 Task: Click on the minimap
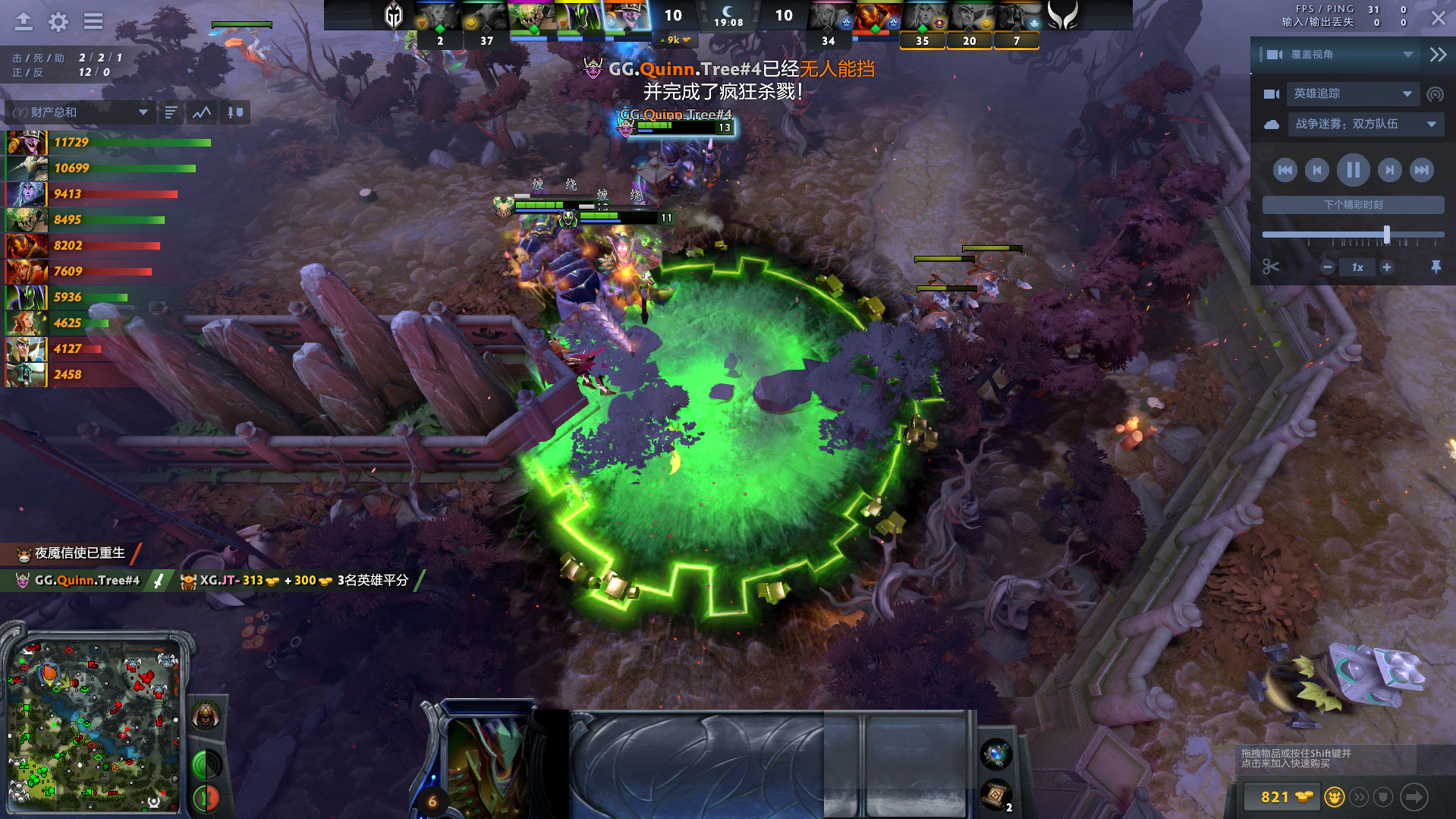click(x=95, y=725)
